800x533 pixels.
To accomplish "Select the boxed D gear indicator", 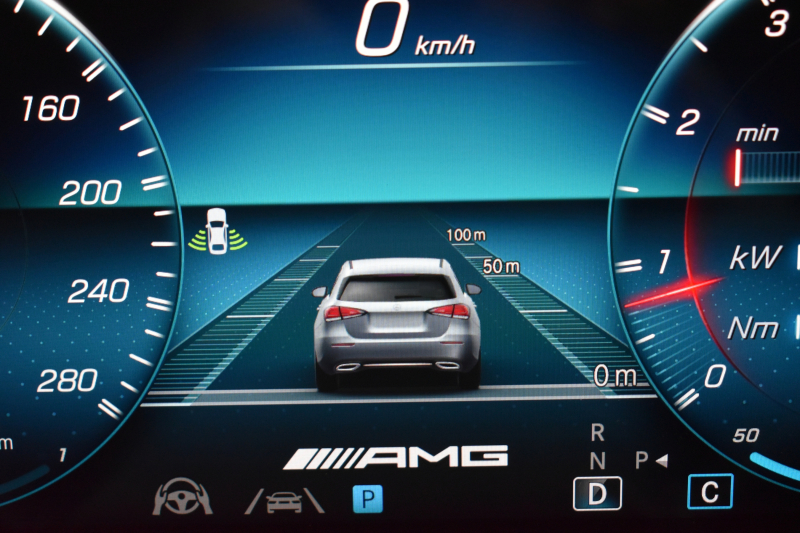I will point(597,492).
